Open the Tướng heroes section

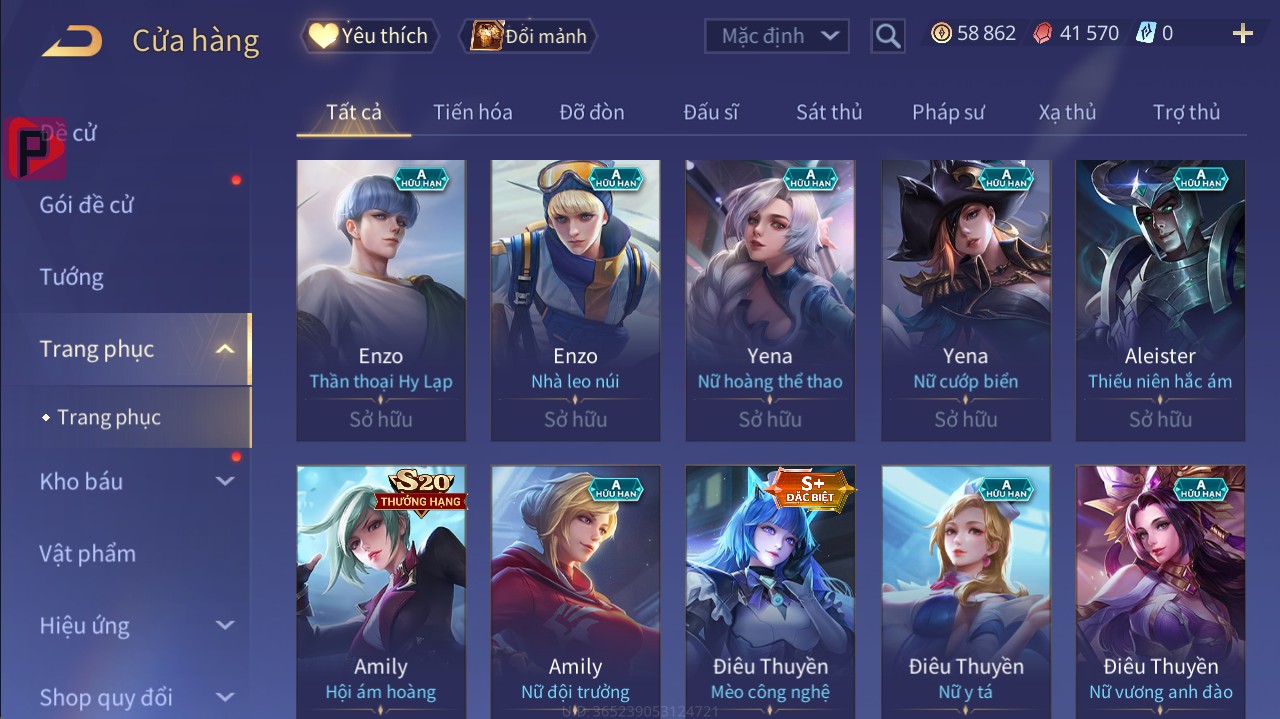(72, 277)
